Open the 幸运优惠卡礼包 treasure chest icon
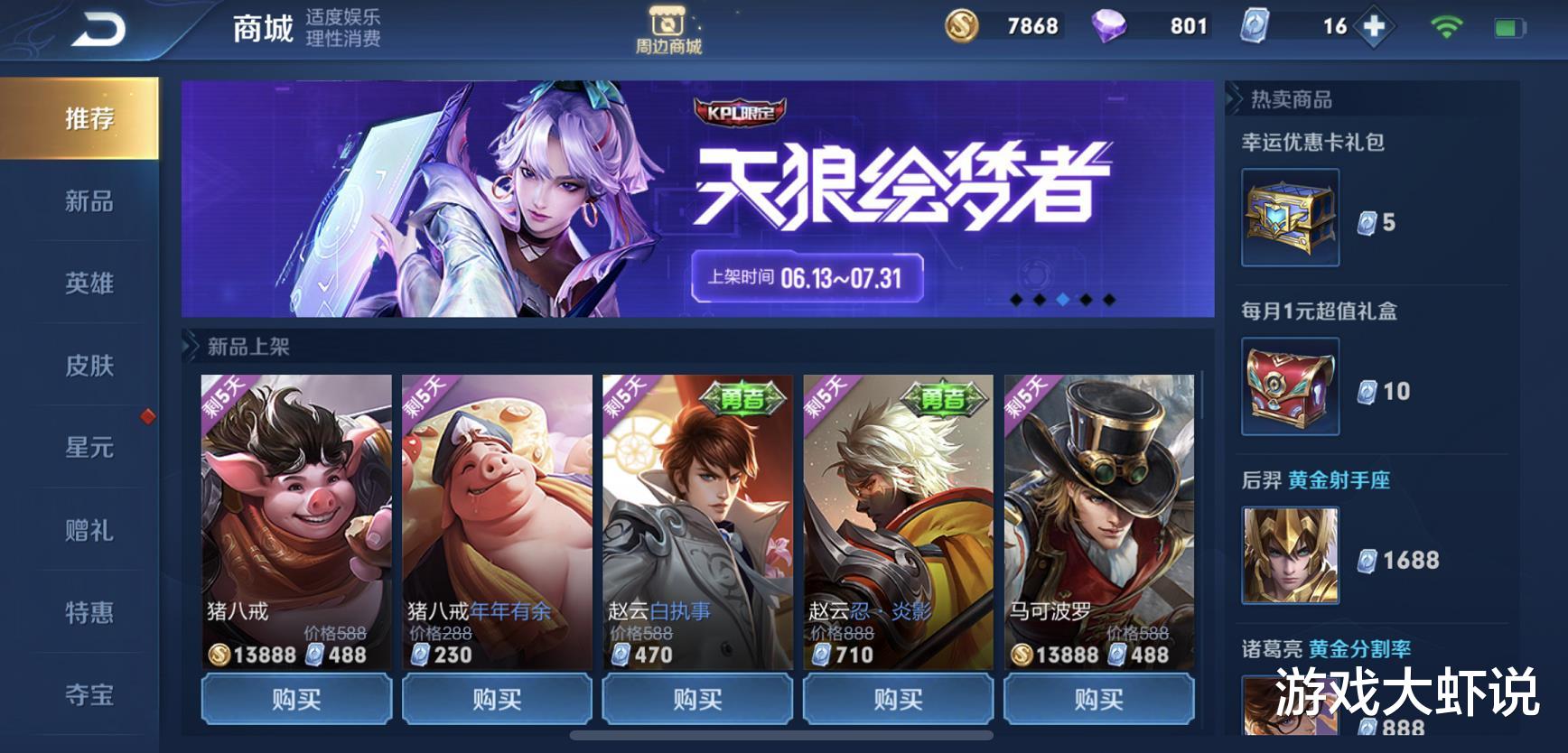Viewport: 1568px width, 753px height. point(1290,214)
